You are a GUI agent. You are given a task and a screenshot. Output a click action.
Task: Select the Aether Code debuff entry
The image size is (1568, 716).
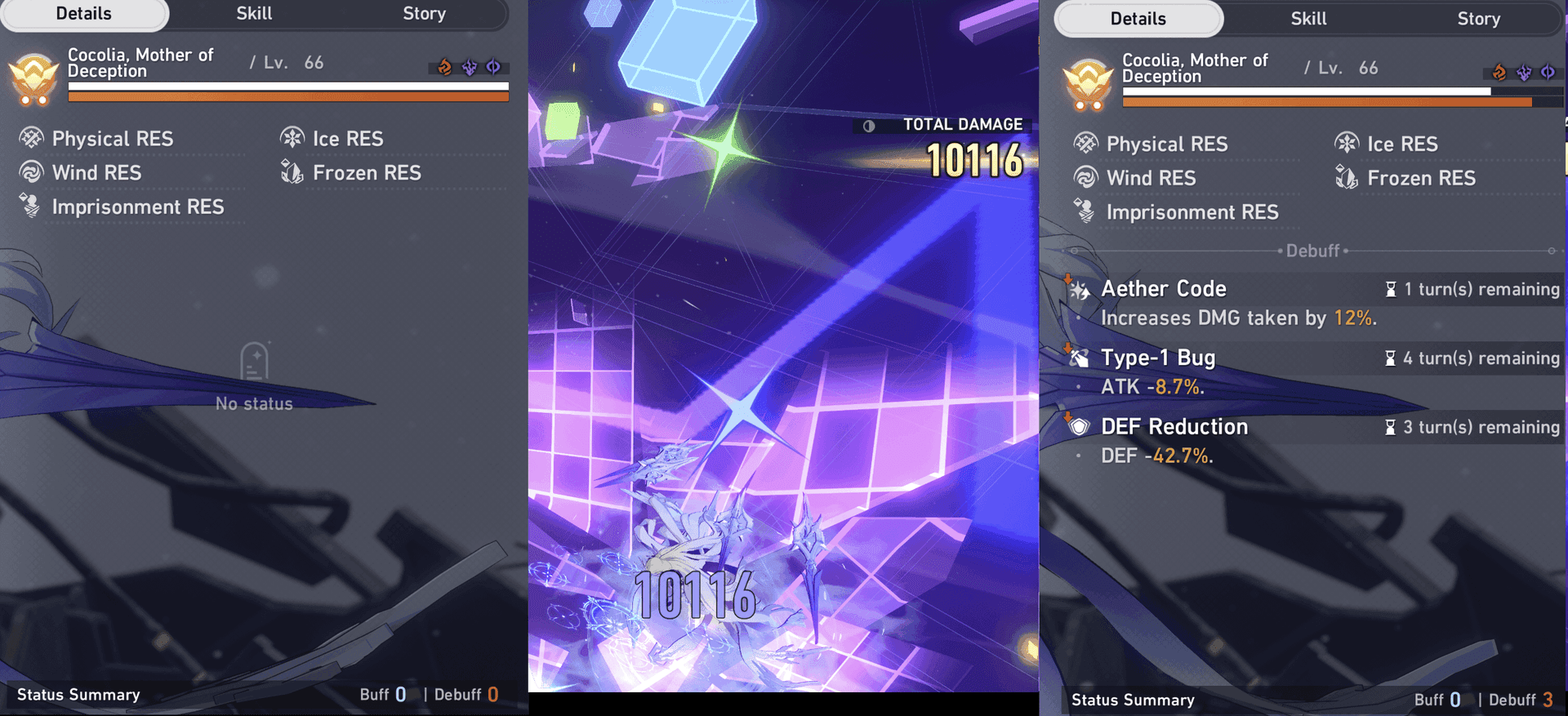coord(1164,289)
